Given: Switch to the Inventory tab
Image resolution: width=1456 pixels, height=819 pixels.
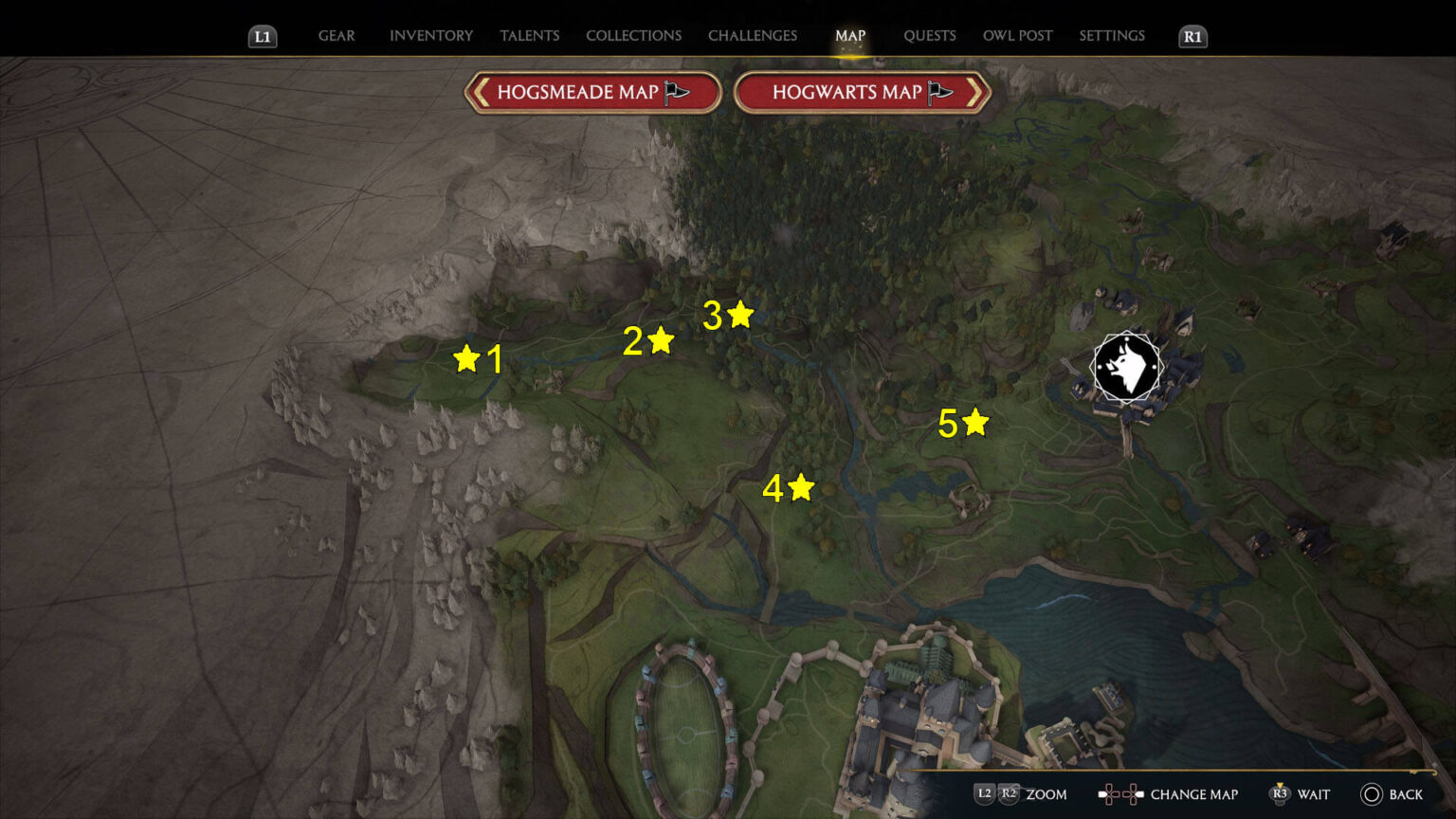Looking at the screenshot, I should tap(430, 35).
